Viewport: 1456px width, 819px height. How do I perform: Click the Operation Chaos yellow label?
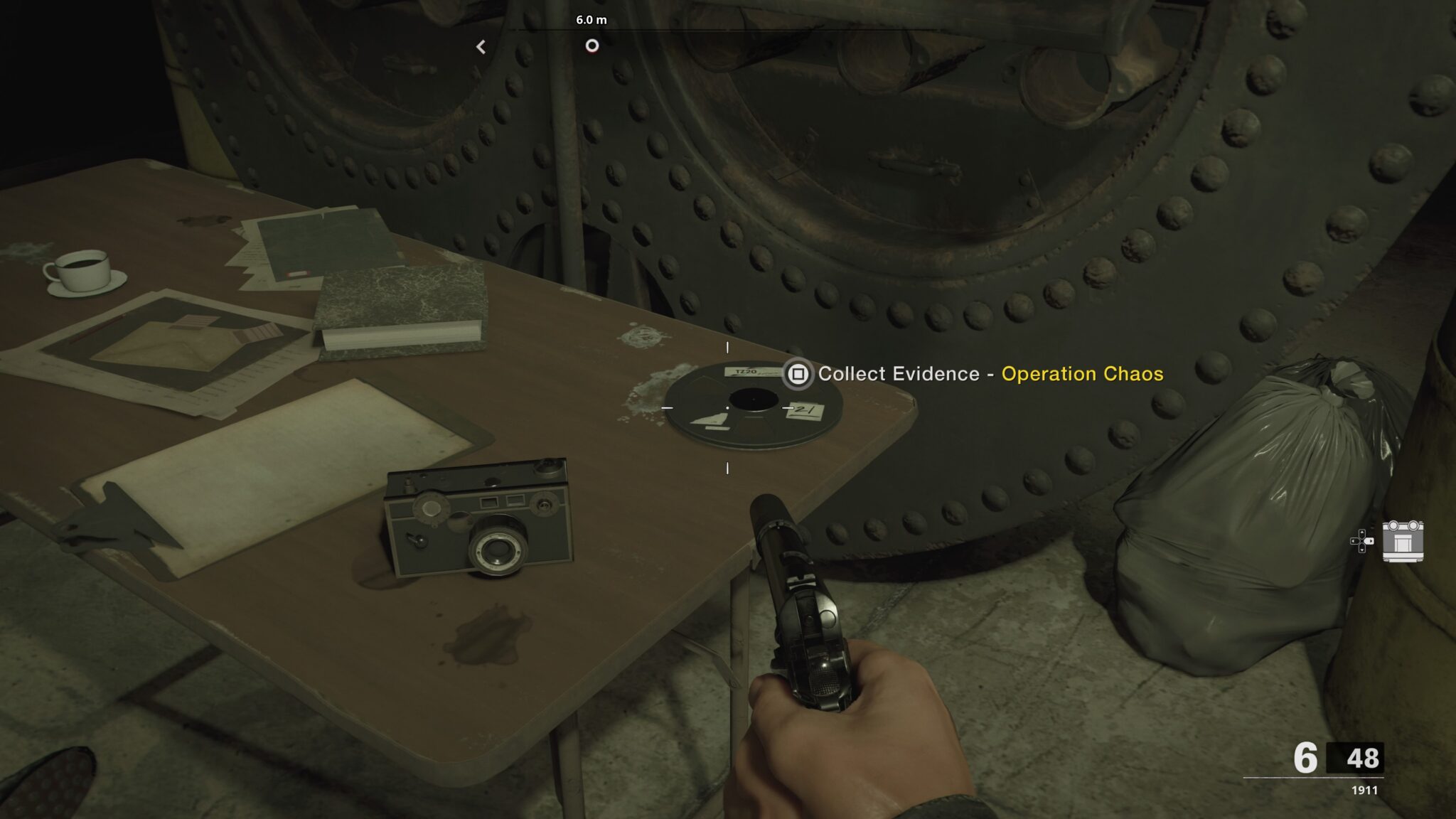(1083, 373)
